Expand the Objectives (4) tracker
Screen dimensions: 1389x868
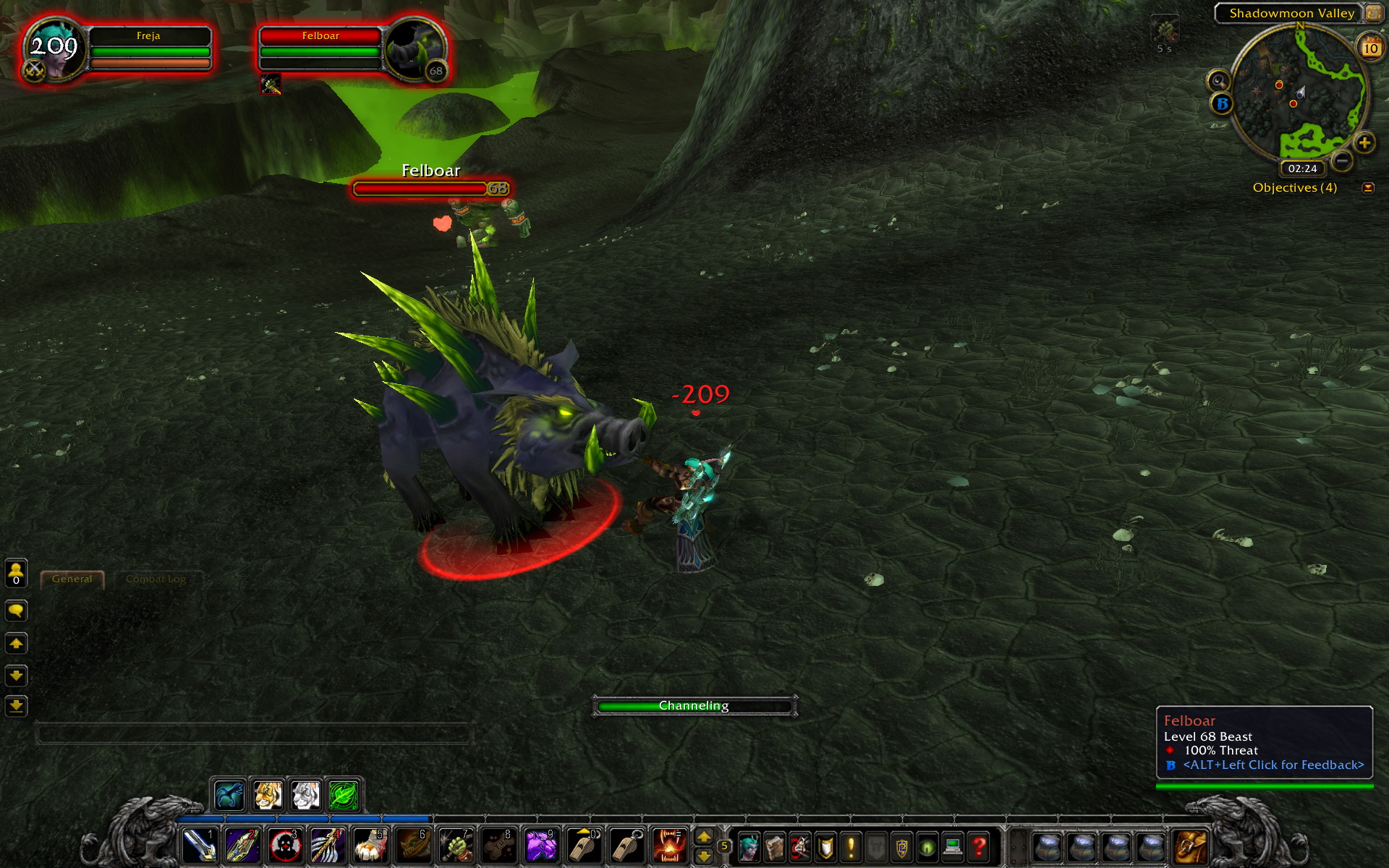click(1367, 188)
